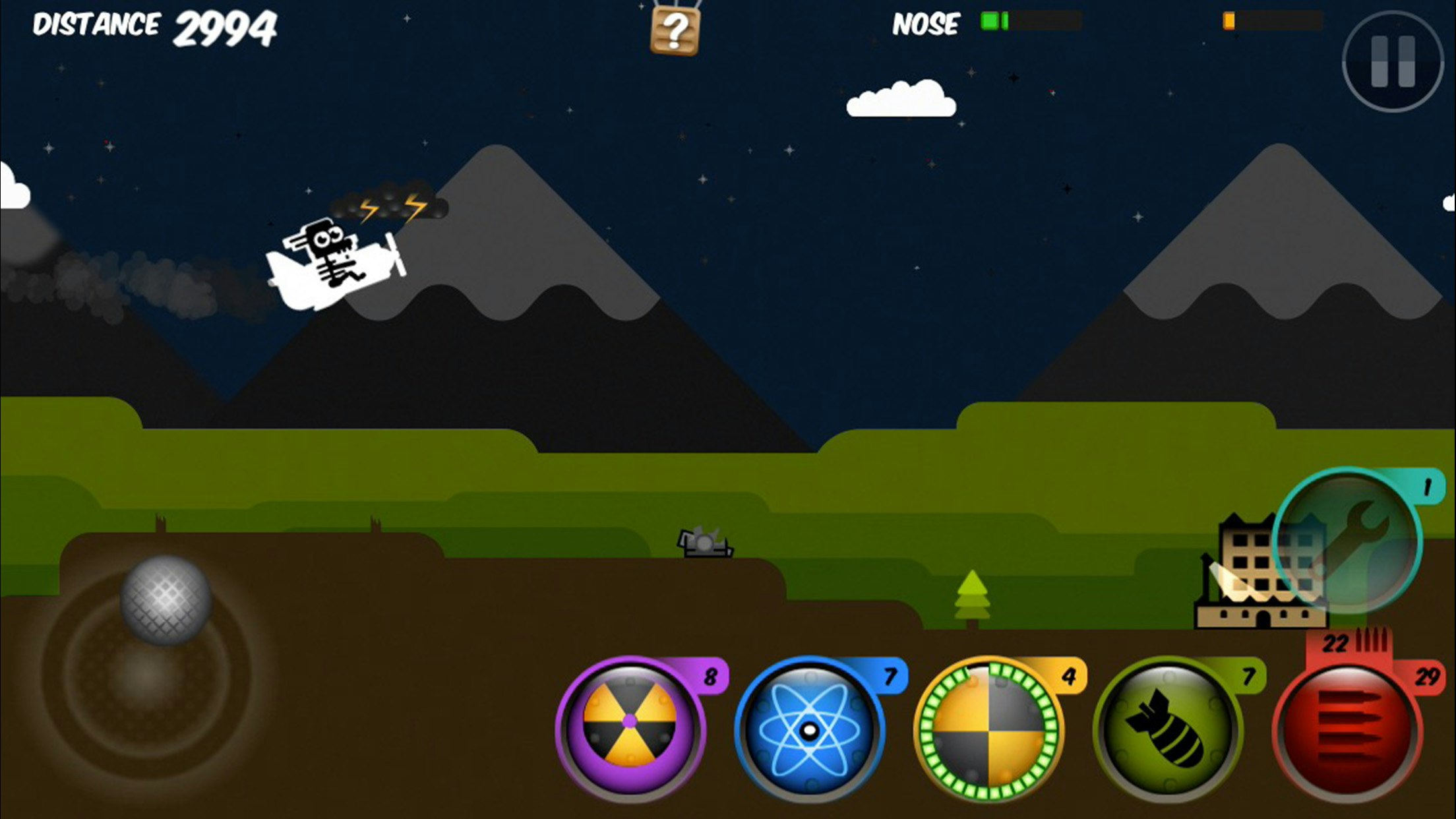
Task: Use the wrench repair button
Action: tap(1347, 541)
